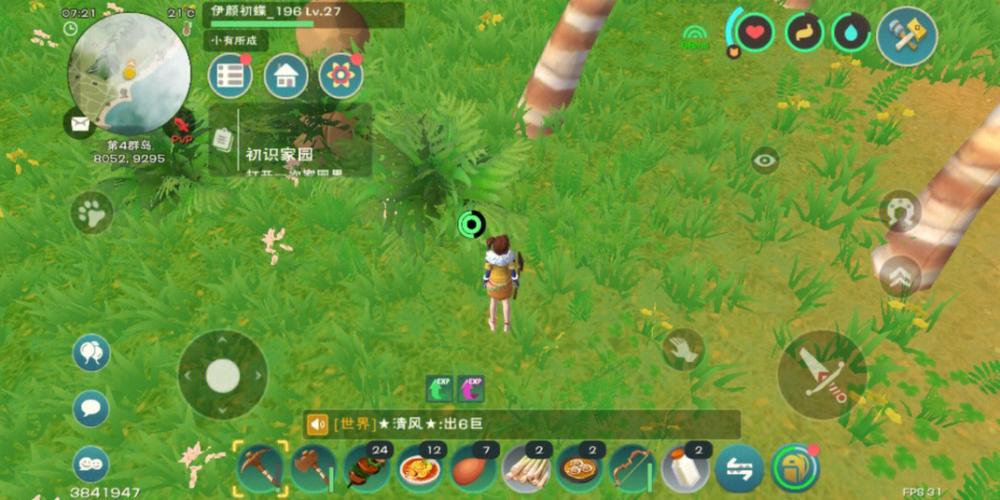Open the list menu button
Image resolution: width=1000 pixels, height=500 pixels.
tap(230, 77)
